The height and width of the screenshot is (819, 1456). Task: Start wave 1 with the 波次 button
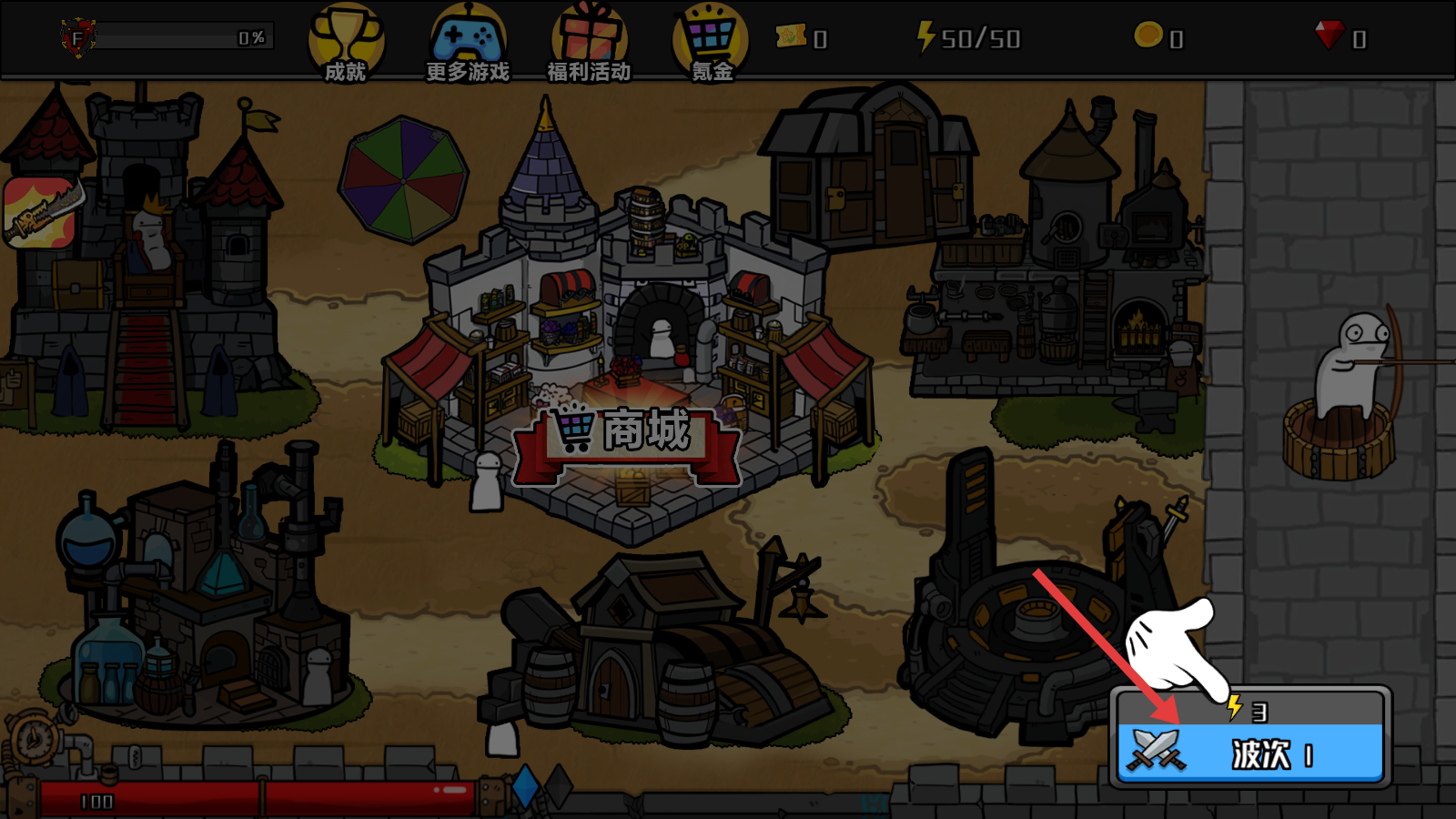click(1249, 752)
